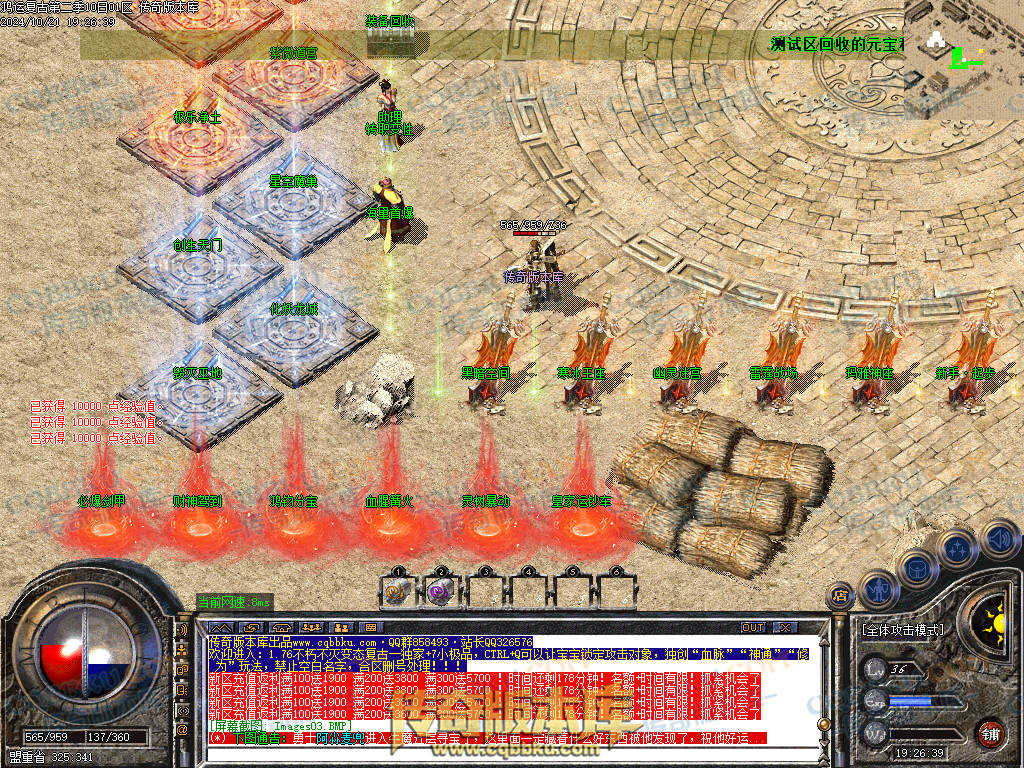Click the red 铺 stall button
The width and height of the screenshot is (1024, 768).
point(990,733)
